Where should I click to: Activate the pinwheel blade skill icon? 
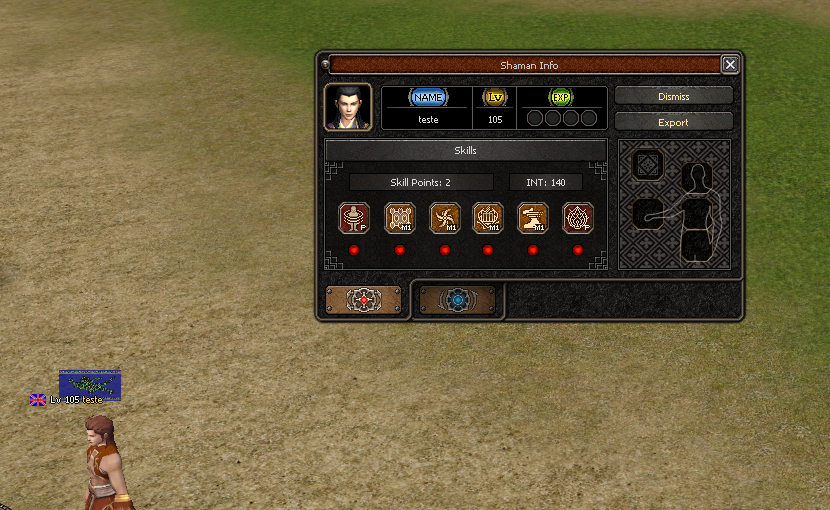444,218
